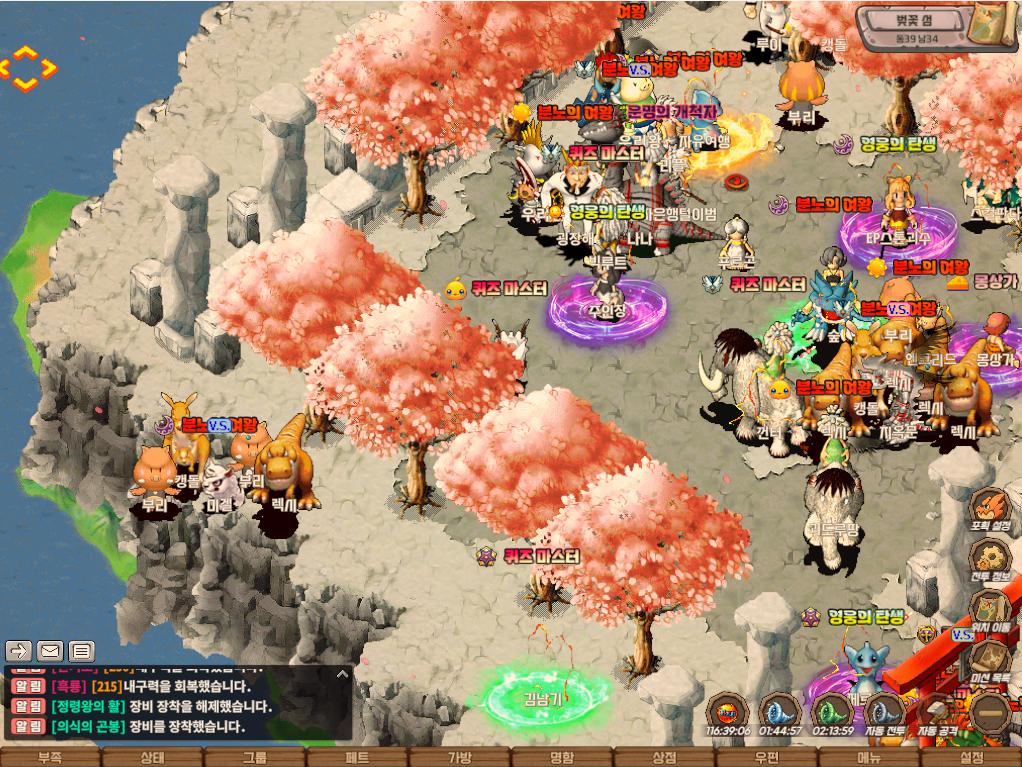This screenshot has height=767, width=1022.
Task: Open the 우편 mail menu
Action: 766,757
